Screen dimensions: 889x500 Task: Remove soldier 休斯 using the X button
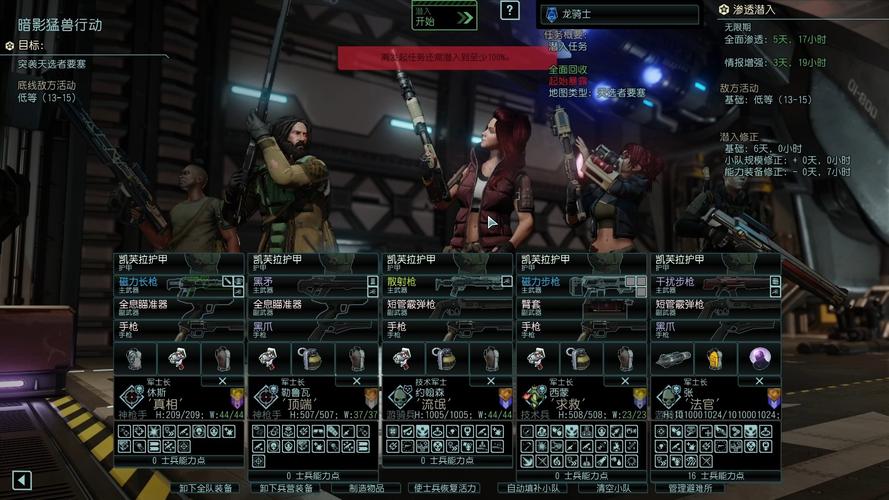(x=223, y=380)
